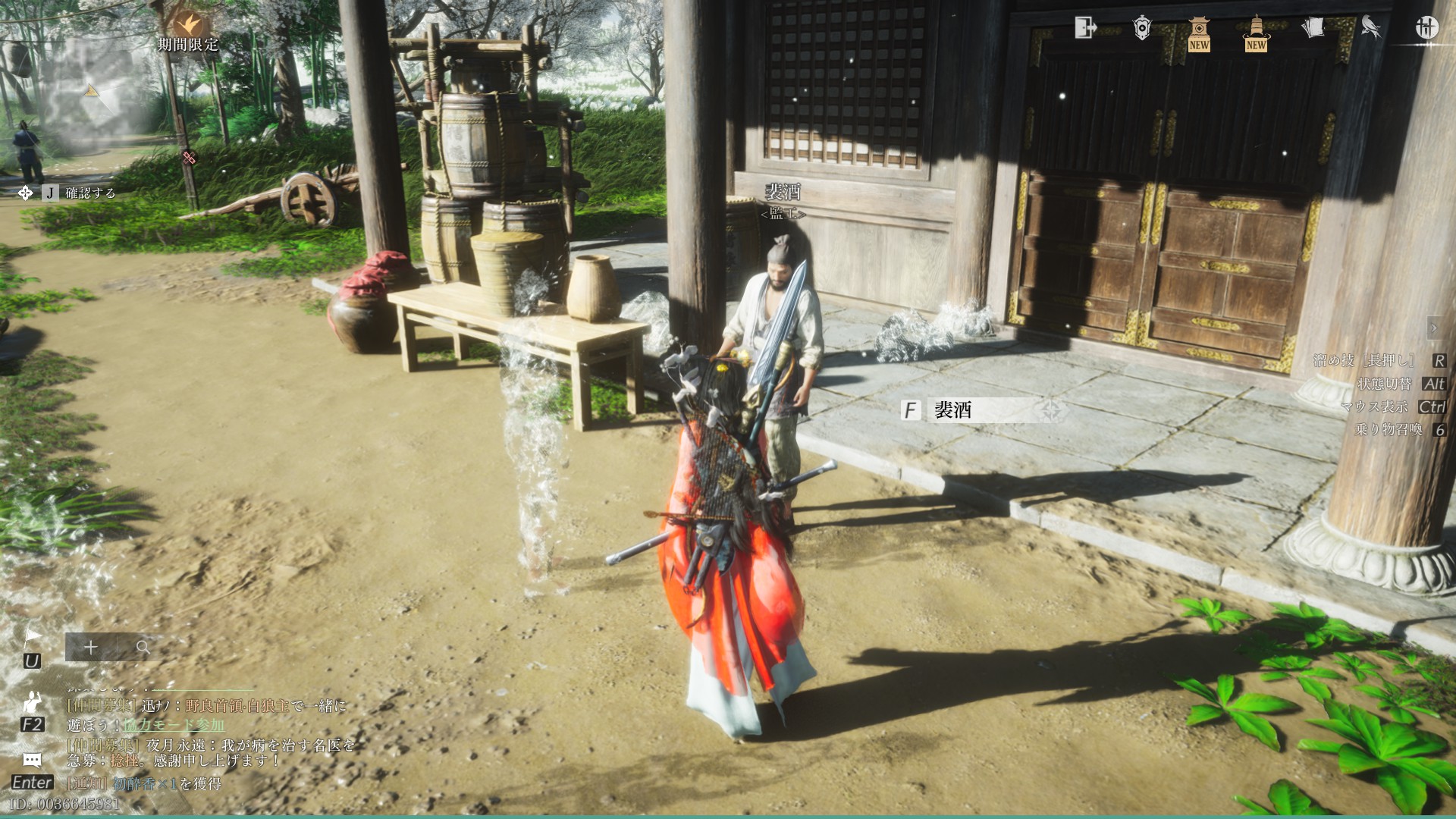Open the chat speech bubble icon
The image size is (1456, 819).
coord(32,760)
